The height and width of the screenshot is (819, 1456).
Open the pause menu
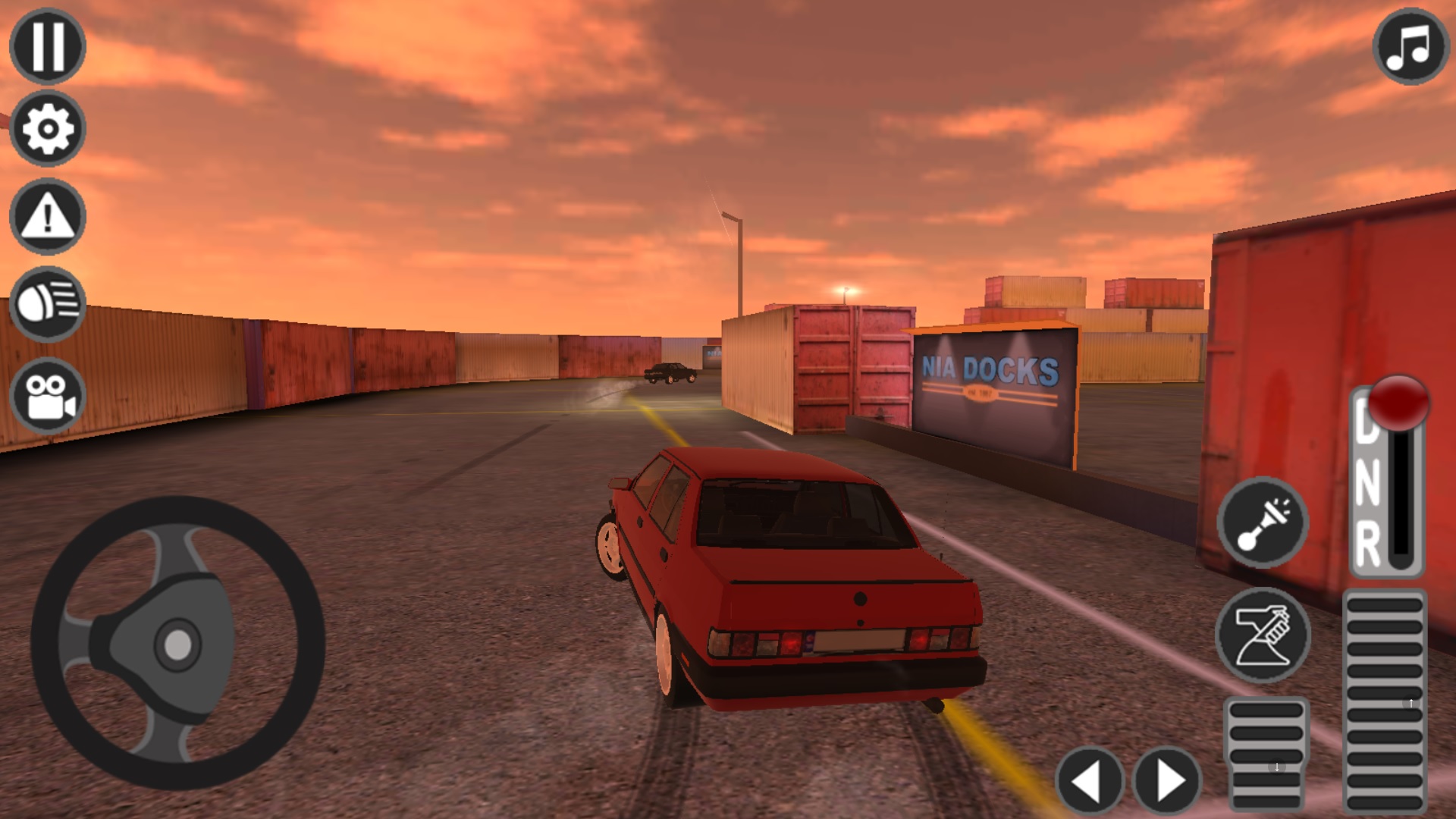pyautogui.click(x=47, y=47)
